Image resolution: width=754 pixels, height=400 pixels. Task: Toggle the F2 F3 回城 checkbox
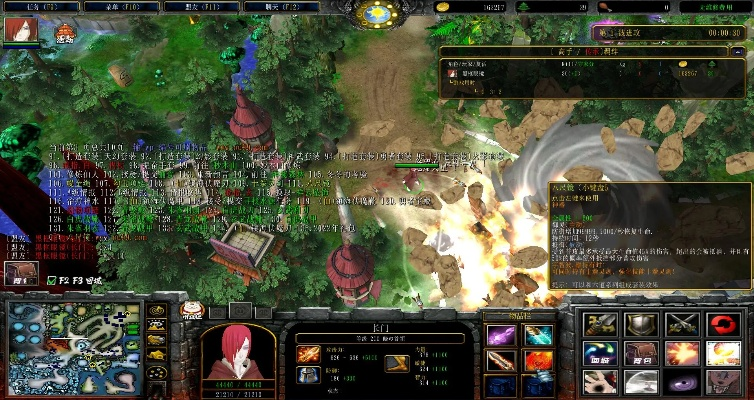point(52,283)
